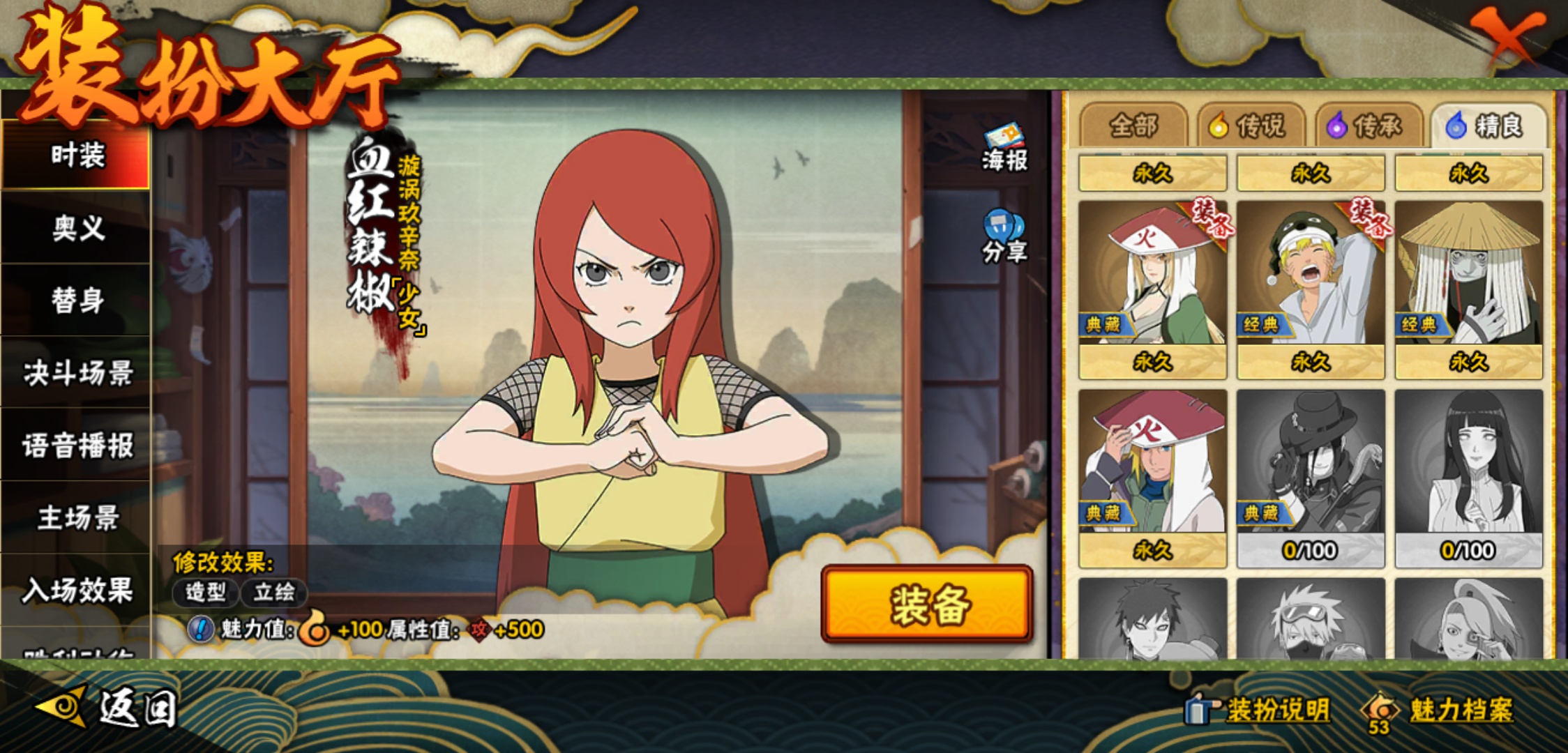Open 决斗场景 duel scene category

coord(77,373)
